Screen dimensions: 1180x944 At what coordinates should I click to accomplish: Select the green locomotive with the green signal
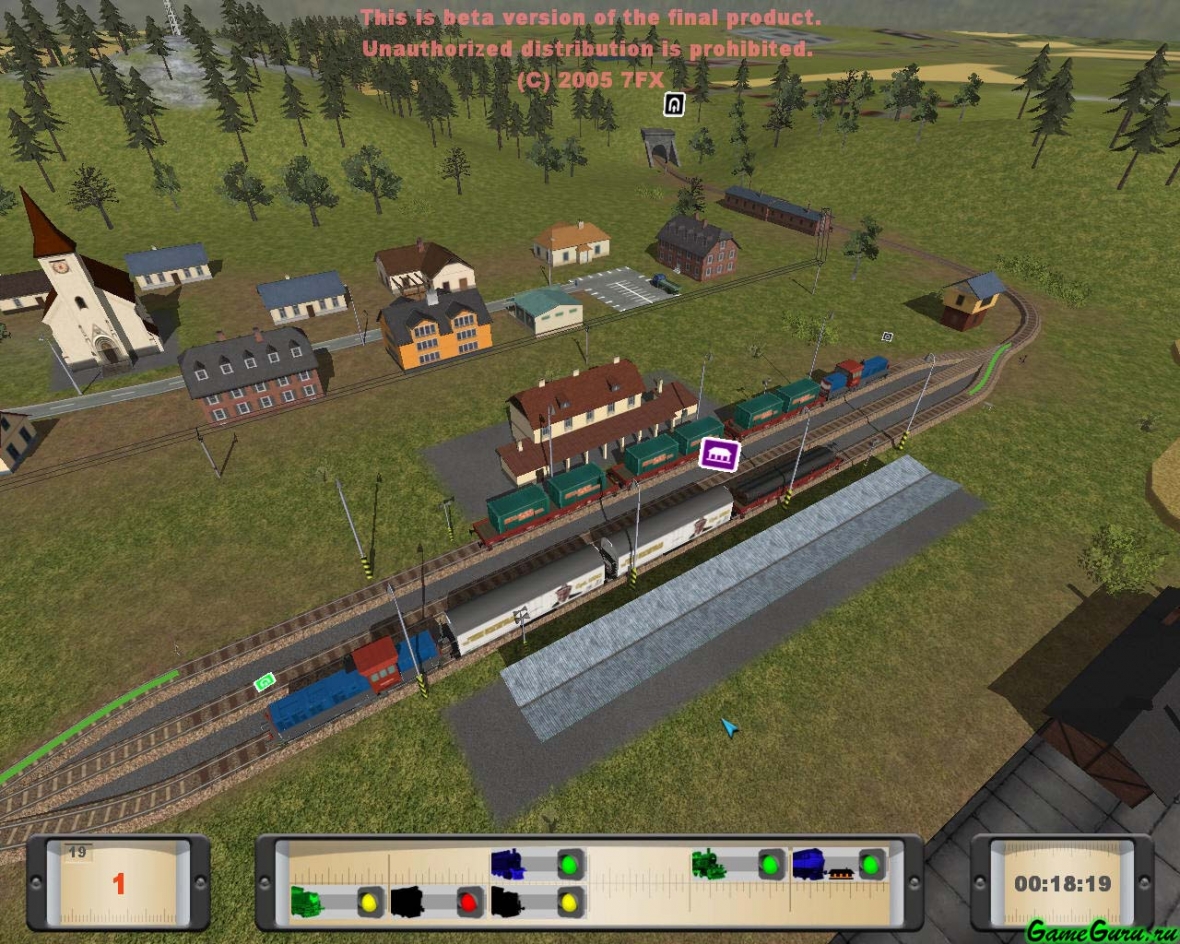click(709, 864)
